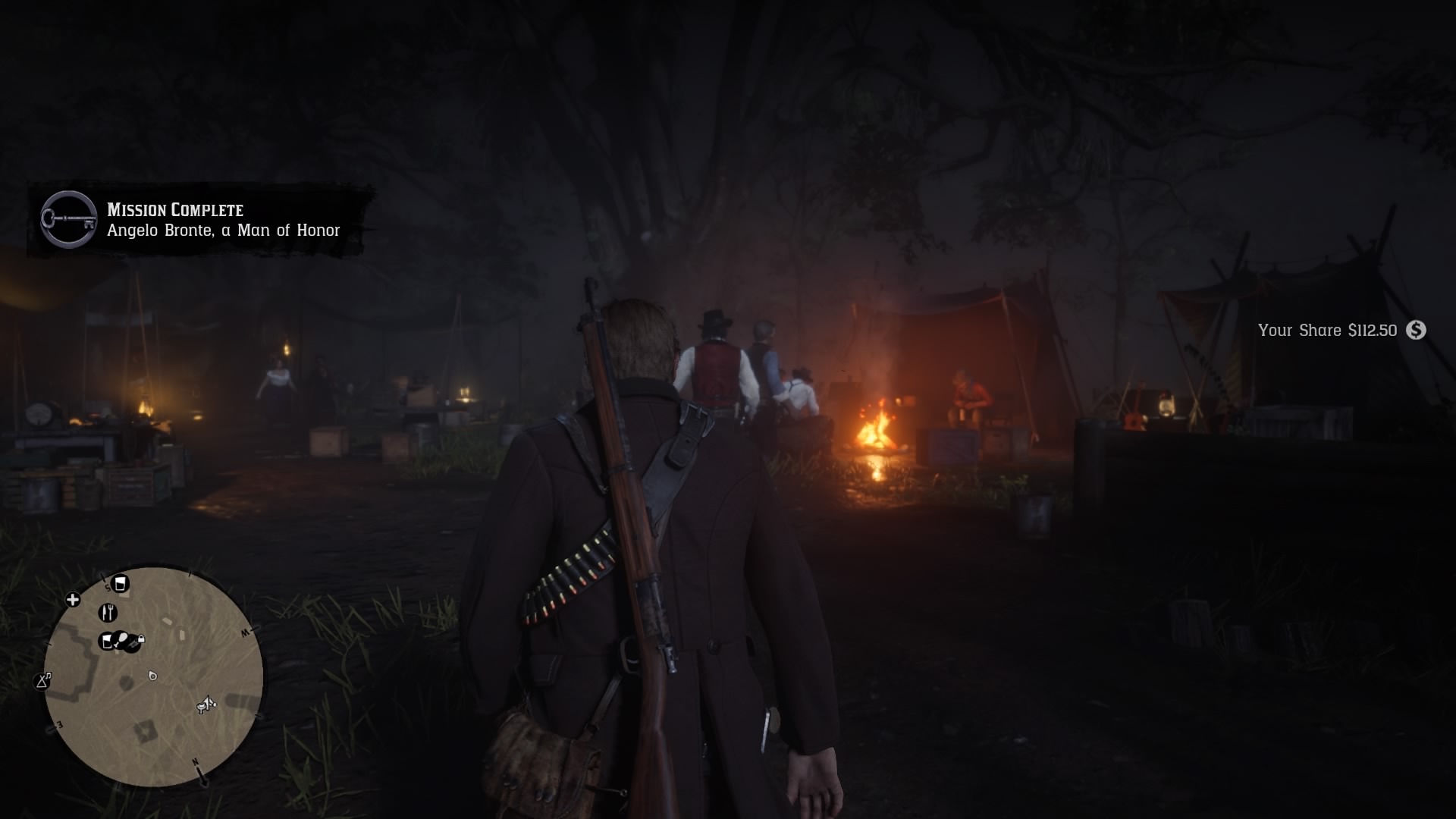The width and height of the screenshot is (1456, 819).
Task: Click the beer stein icon on the minimap
Action: click(121, 582)
